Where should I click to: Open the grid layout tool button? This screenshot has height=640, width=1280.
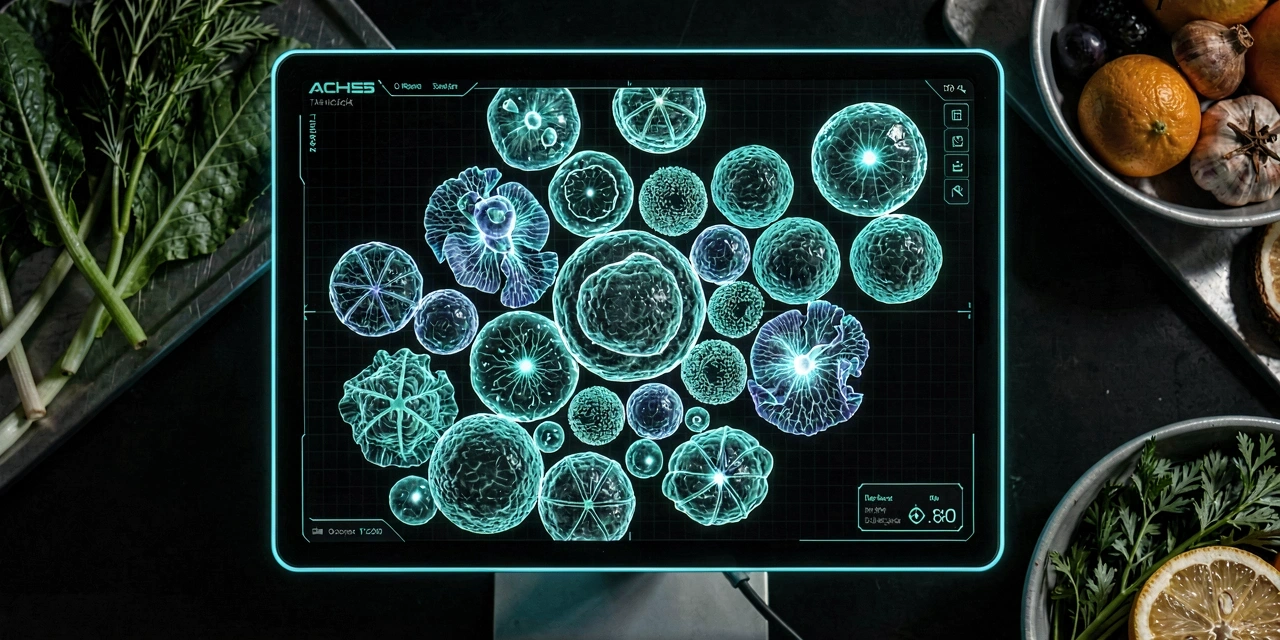point(956,115)
